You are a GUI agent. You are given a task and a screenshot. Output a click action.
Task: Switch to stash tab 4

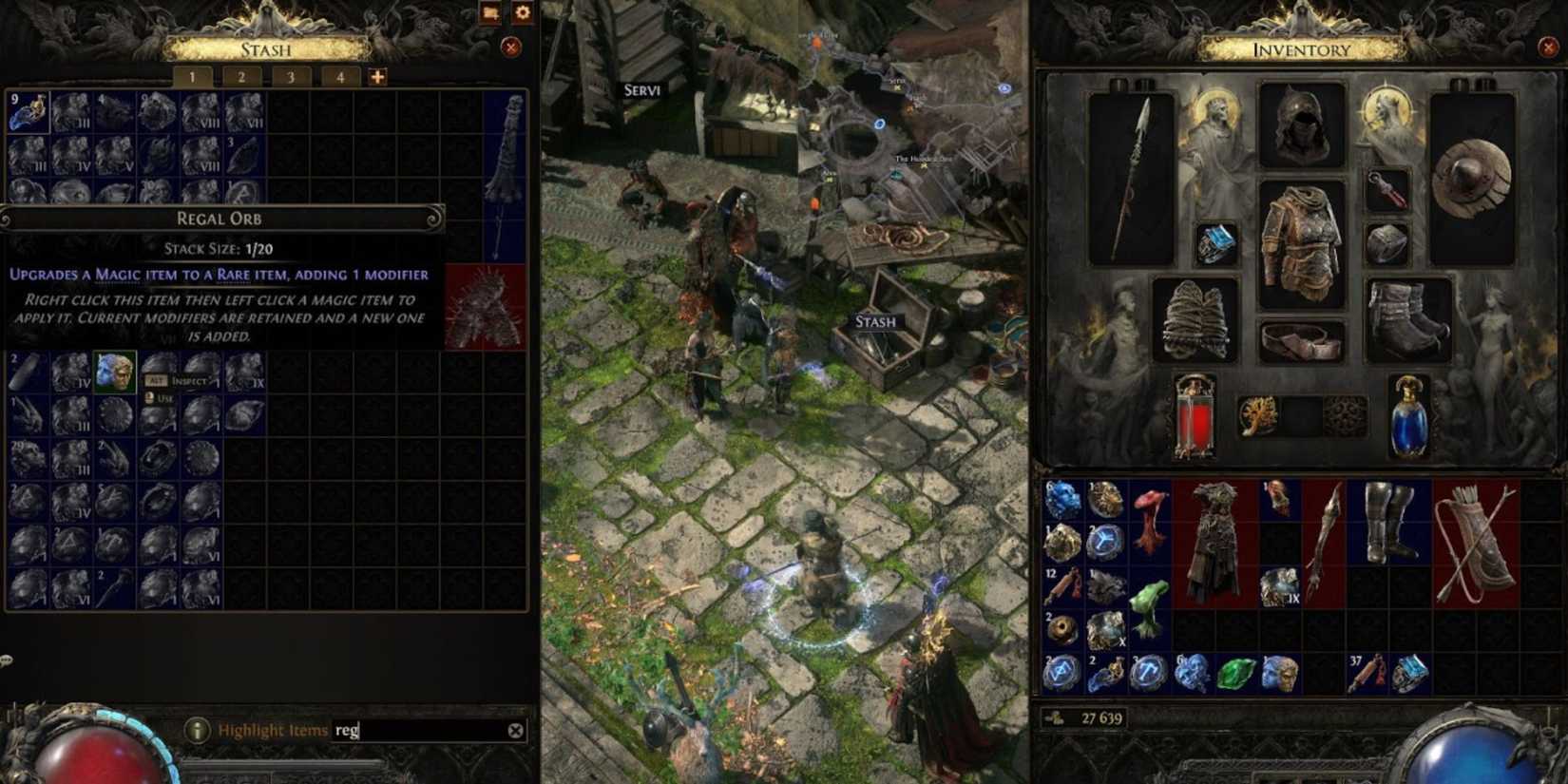339,78
